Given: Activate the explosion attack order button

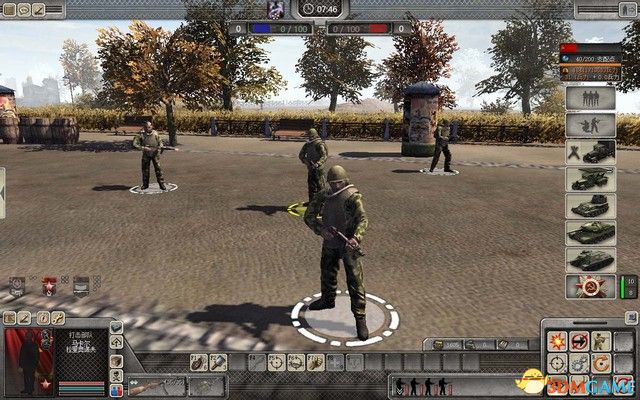Looking at the screenshot, I should [555, 341].
